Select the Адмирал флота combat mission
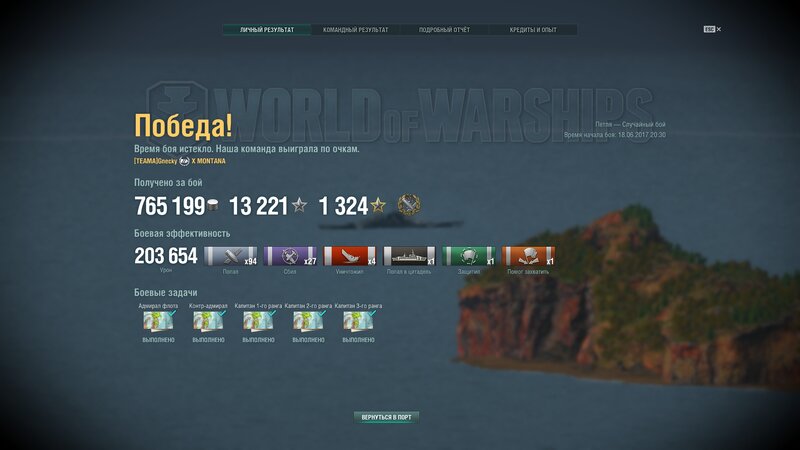The image size is (800, 450). 158,322
